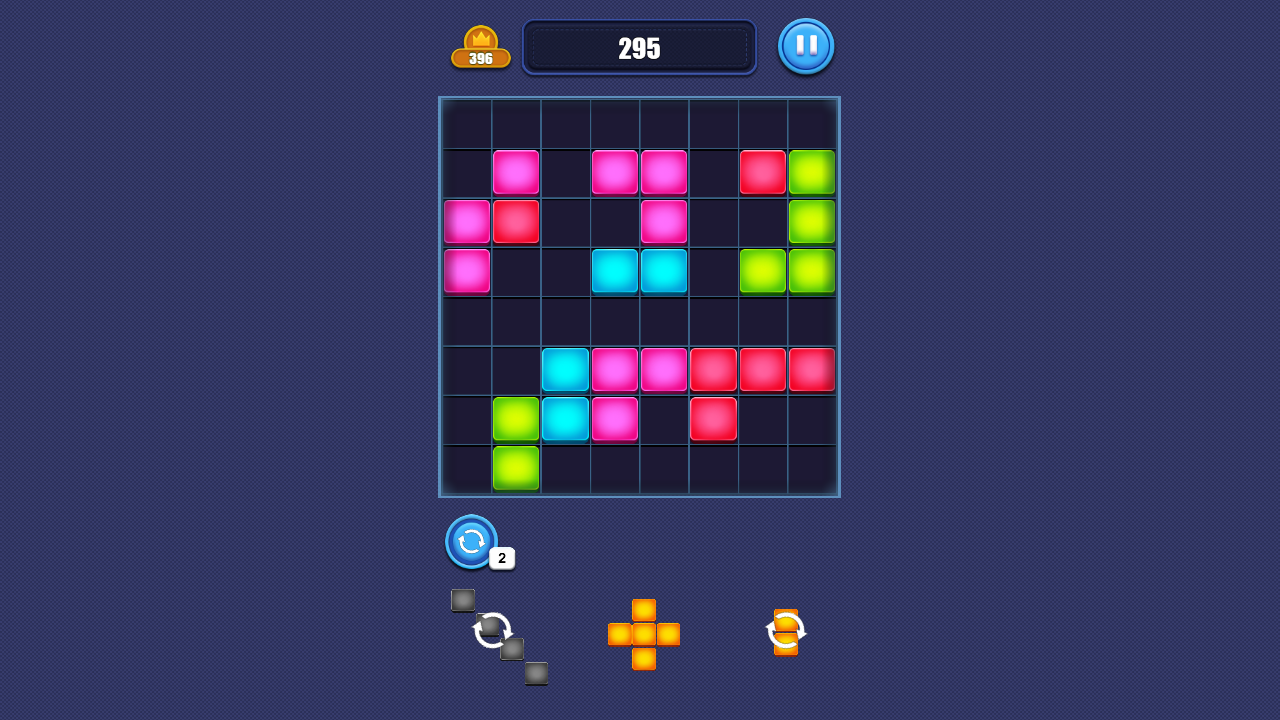Click the score display showing 295

click(639, 47)
